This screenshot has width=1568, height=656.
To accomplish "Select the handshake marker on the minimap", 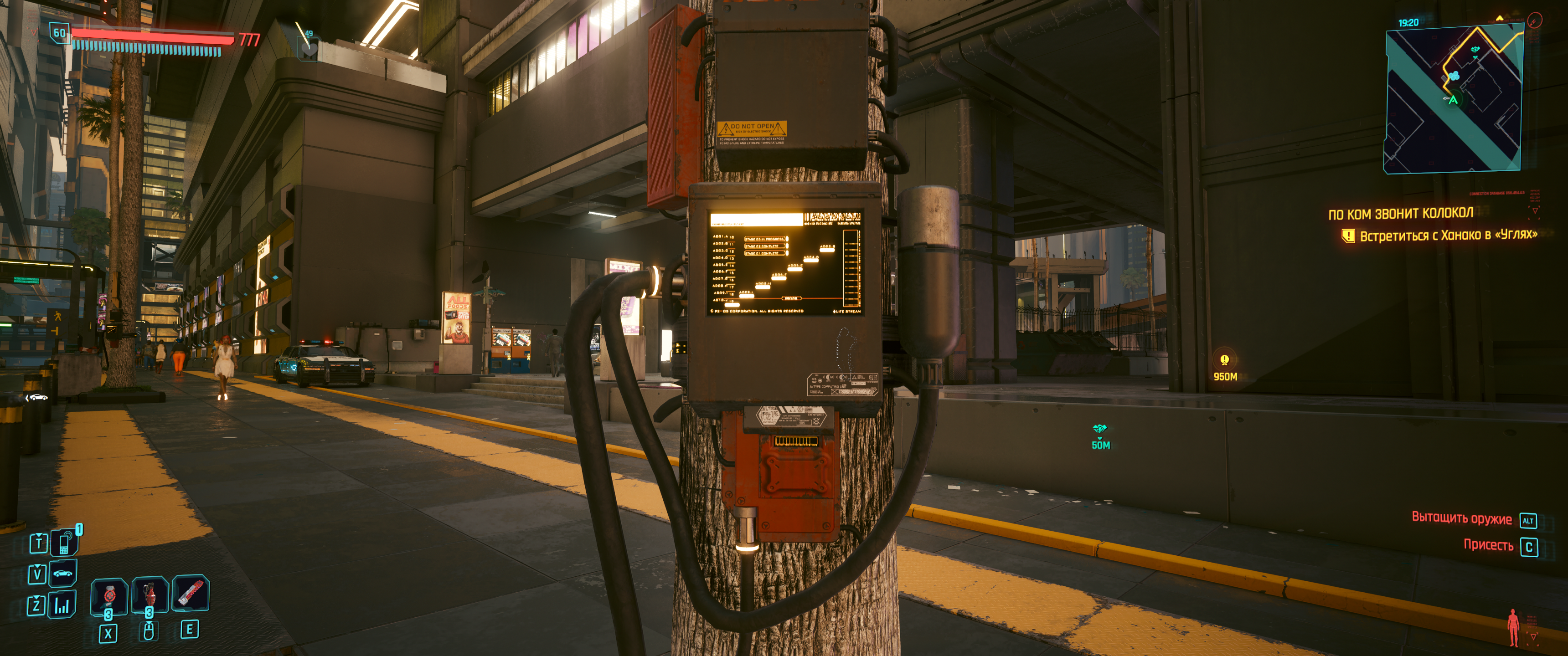I will (1475, 50).
